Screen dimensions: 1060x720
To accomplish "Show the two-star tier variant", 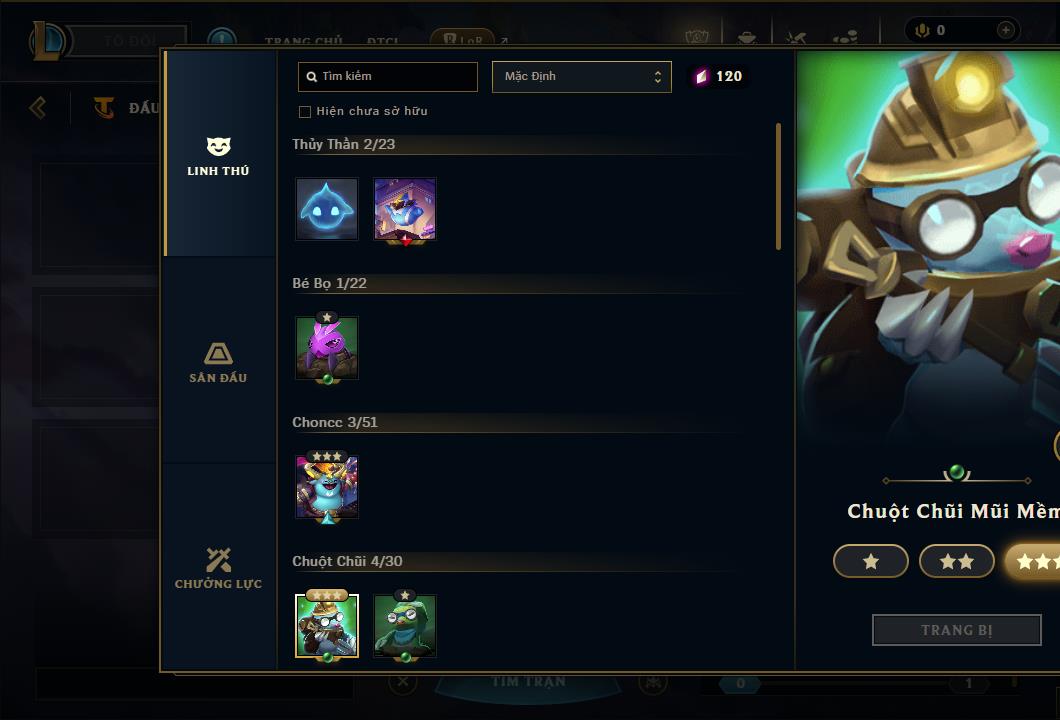I will tap(956, 562).
